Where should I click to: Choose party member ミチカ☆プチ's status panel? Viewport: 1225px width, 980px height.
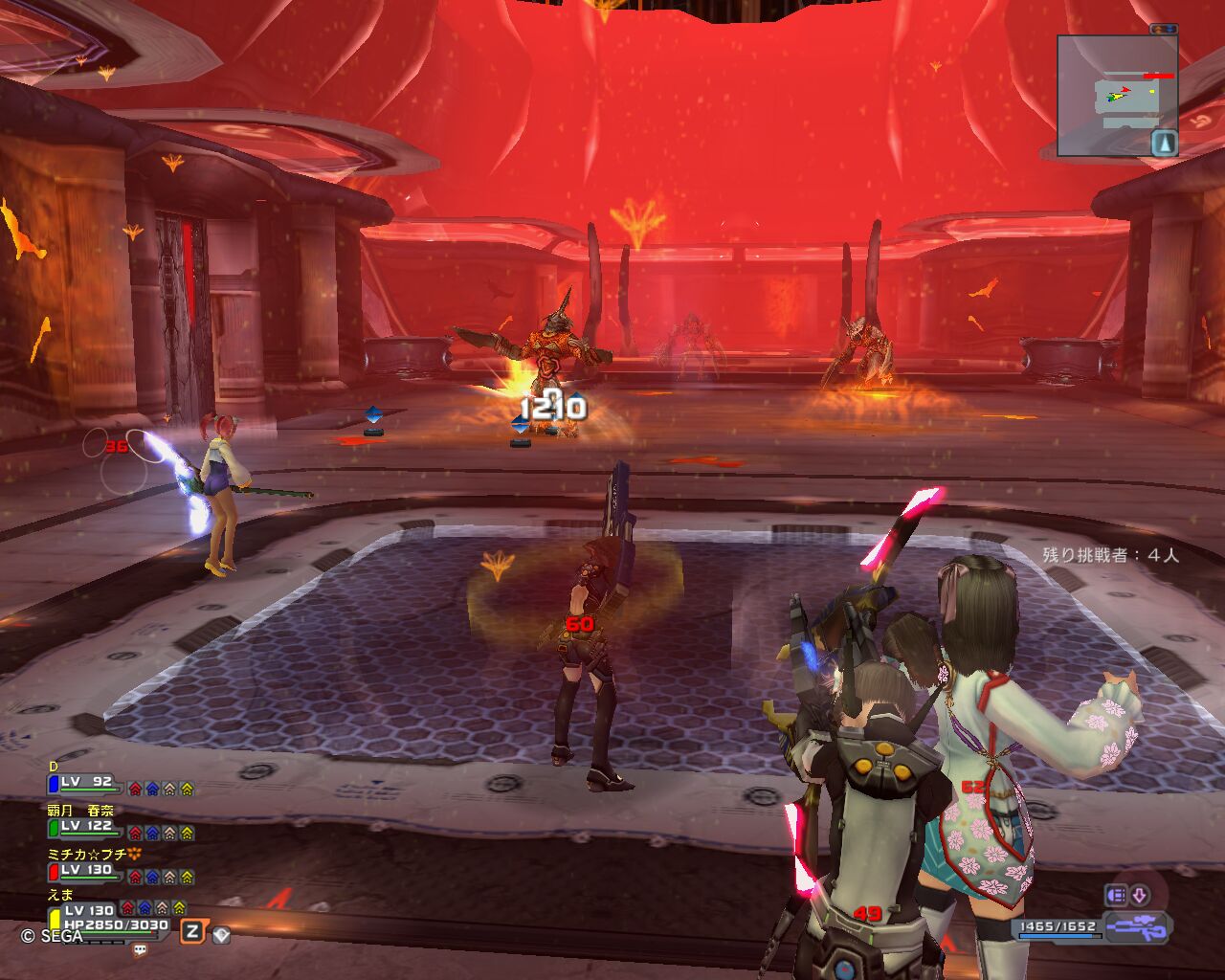(x=86, y=871)
